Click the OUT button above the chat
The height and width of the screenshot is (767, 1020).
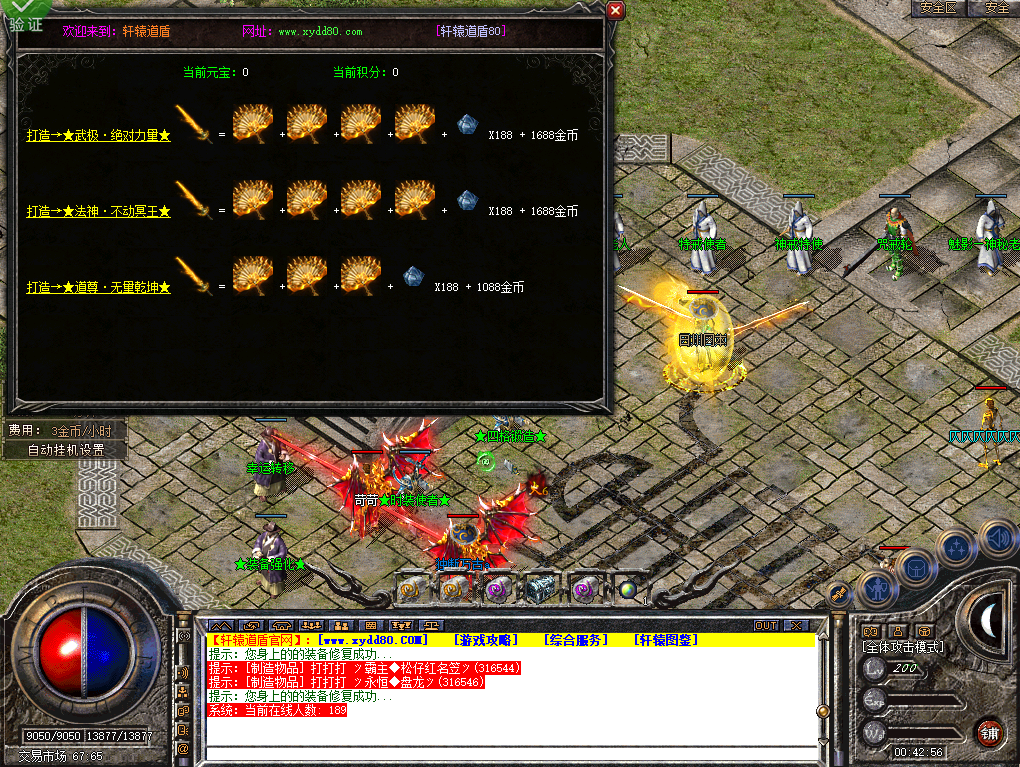(766, 625)
